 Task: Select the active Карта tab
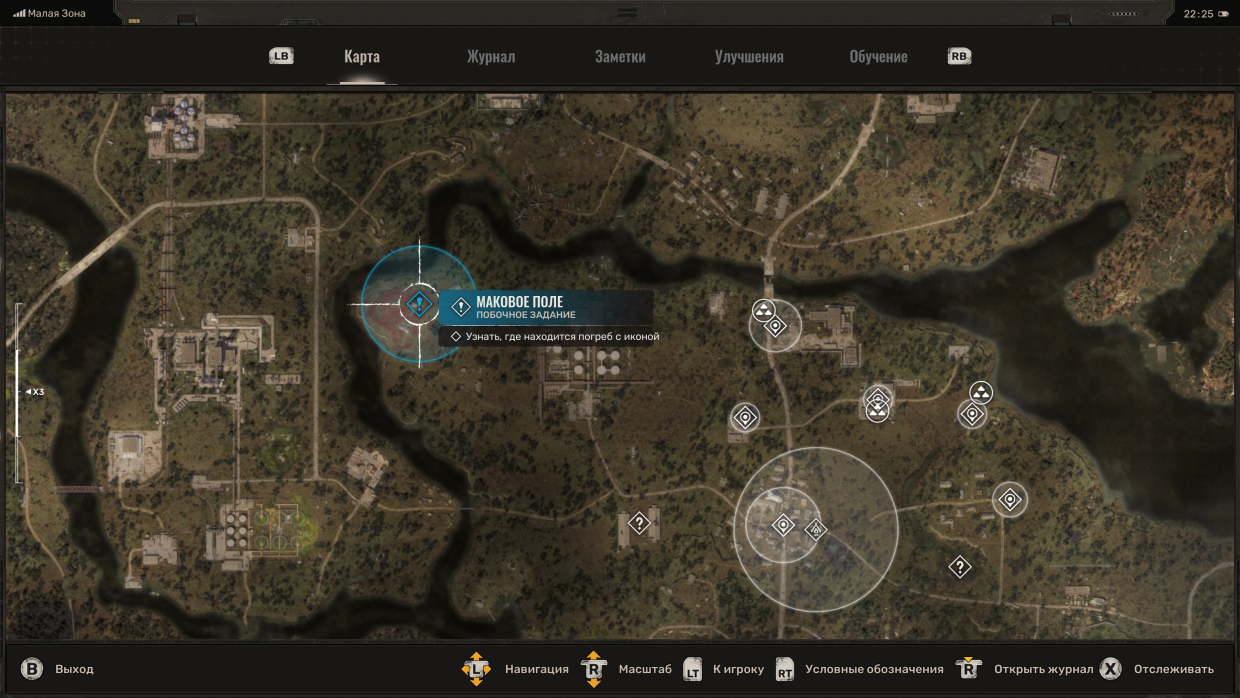(x=362, y=57)
